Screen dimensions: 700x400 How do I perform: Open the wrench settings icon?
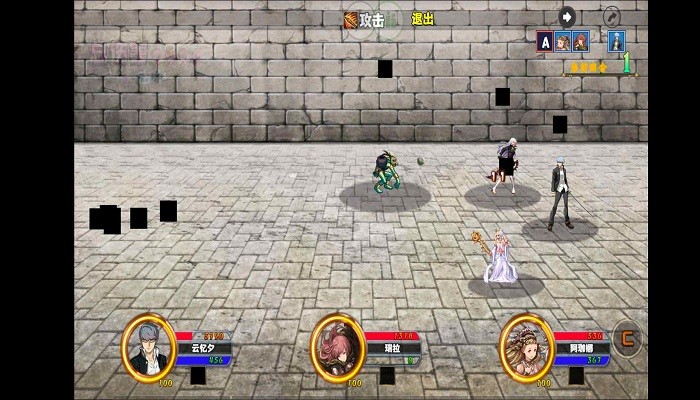point(611,16)
